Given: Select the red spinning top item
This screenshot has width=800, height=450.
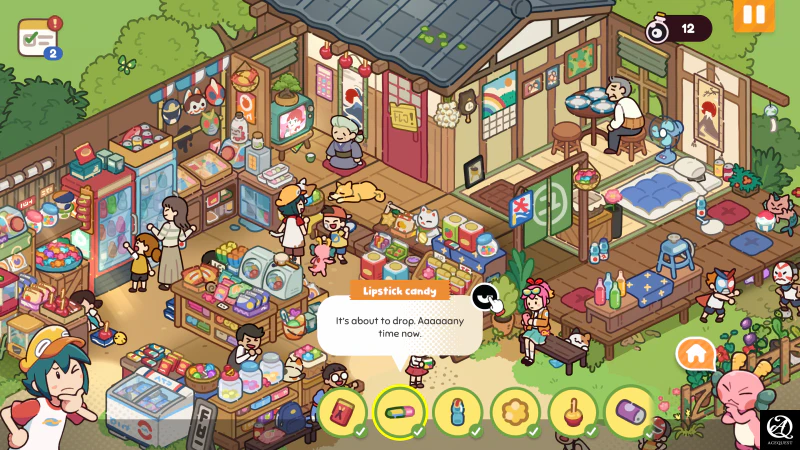Looking at the screenshot, I should pyautogui.click(x=573, y=411).
